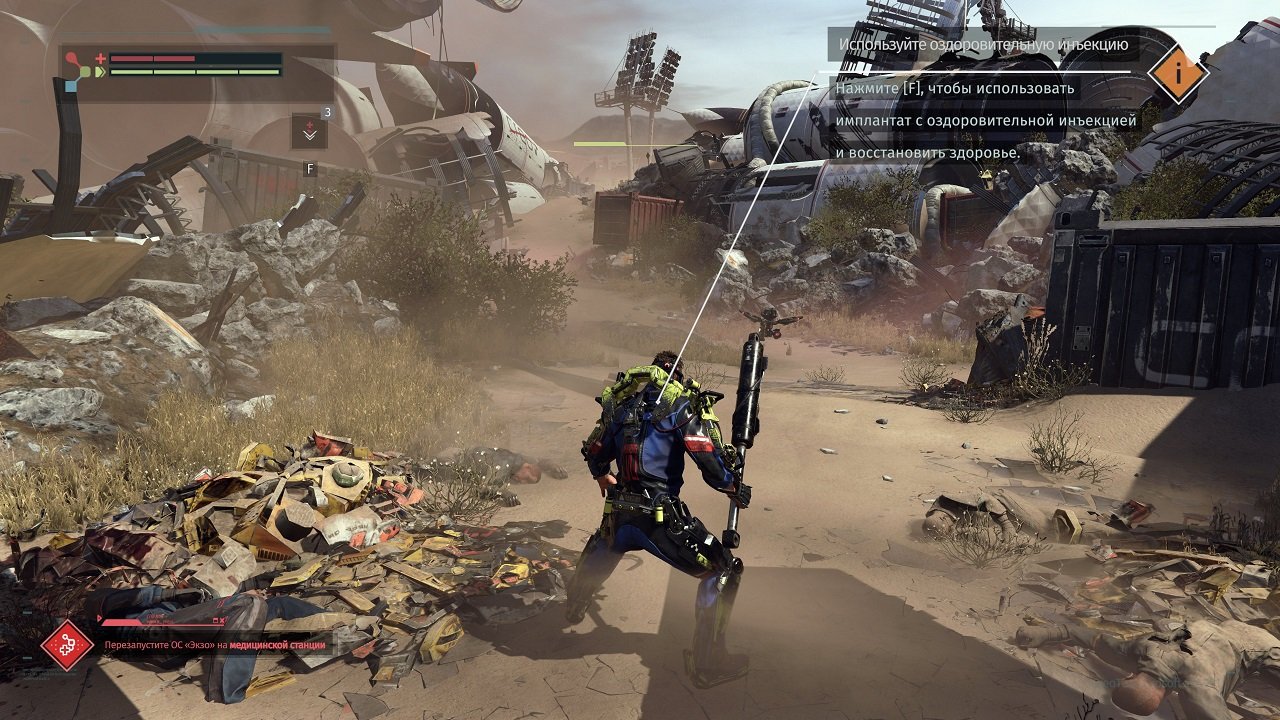
Task: Click the red medical diamond objective icon
Action: coord(68,645)
